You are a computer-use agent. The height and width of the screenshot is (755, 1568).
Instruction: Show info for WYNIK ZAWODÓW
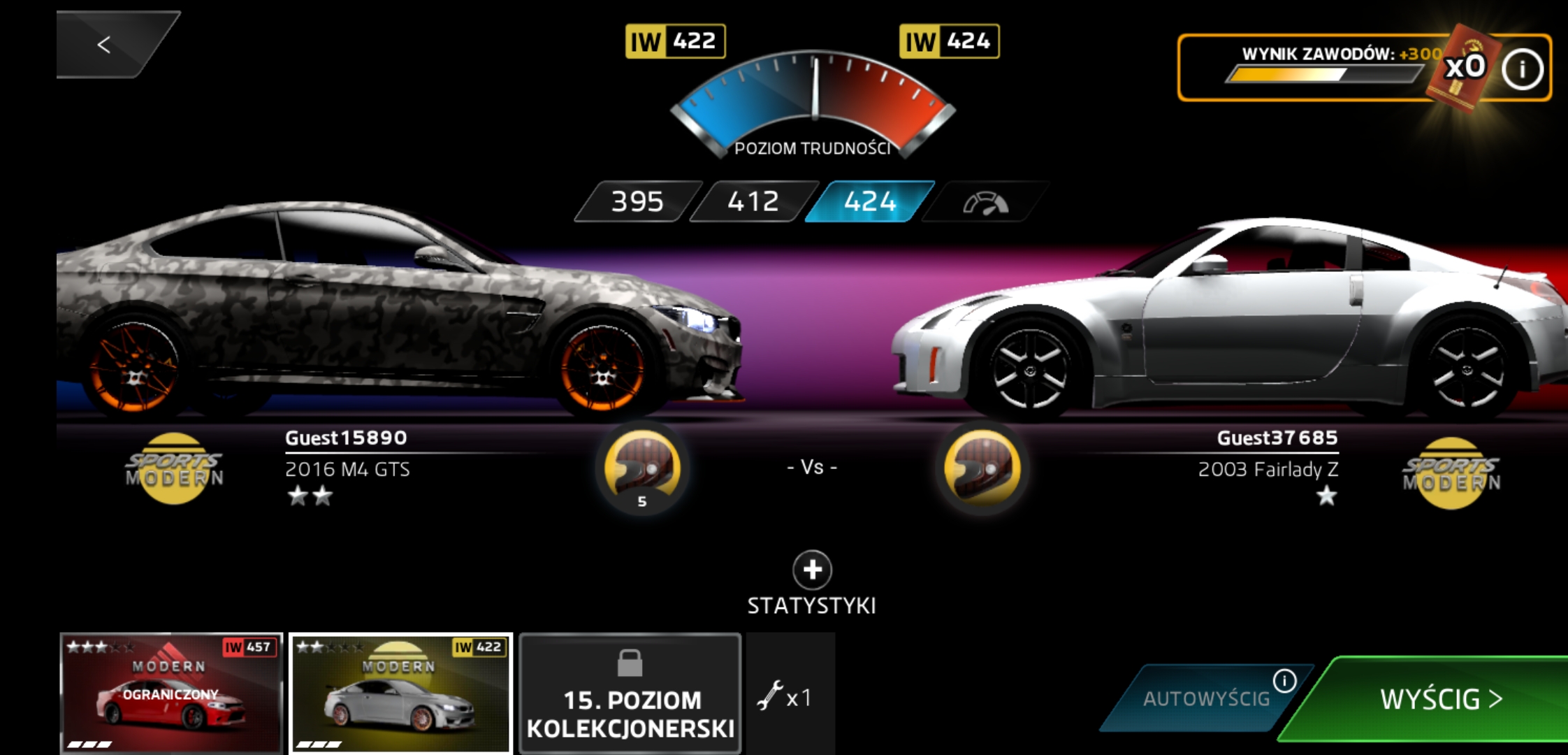1522,69
